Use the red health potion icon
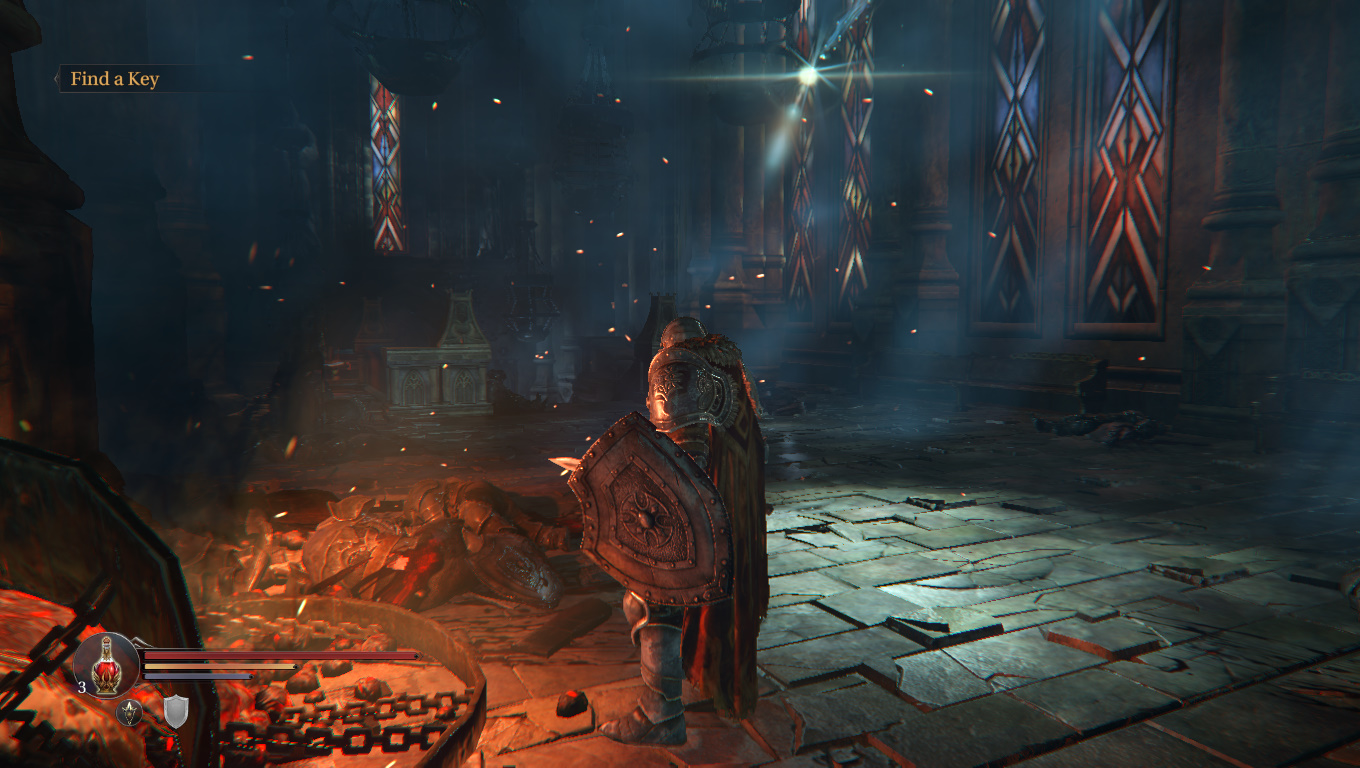 107,665
